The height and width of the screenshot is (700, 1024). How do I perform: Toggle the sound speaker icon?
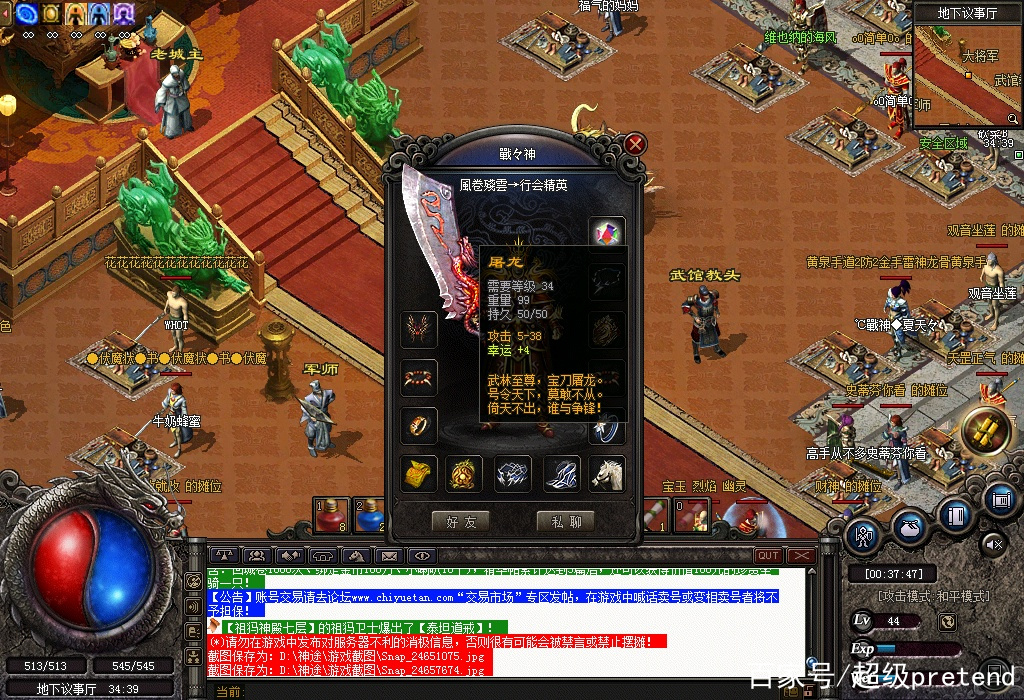click(x=993, y=544)
